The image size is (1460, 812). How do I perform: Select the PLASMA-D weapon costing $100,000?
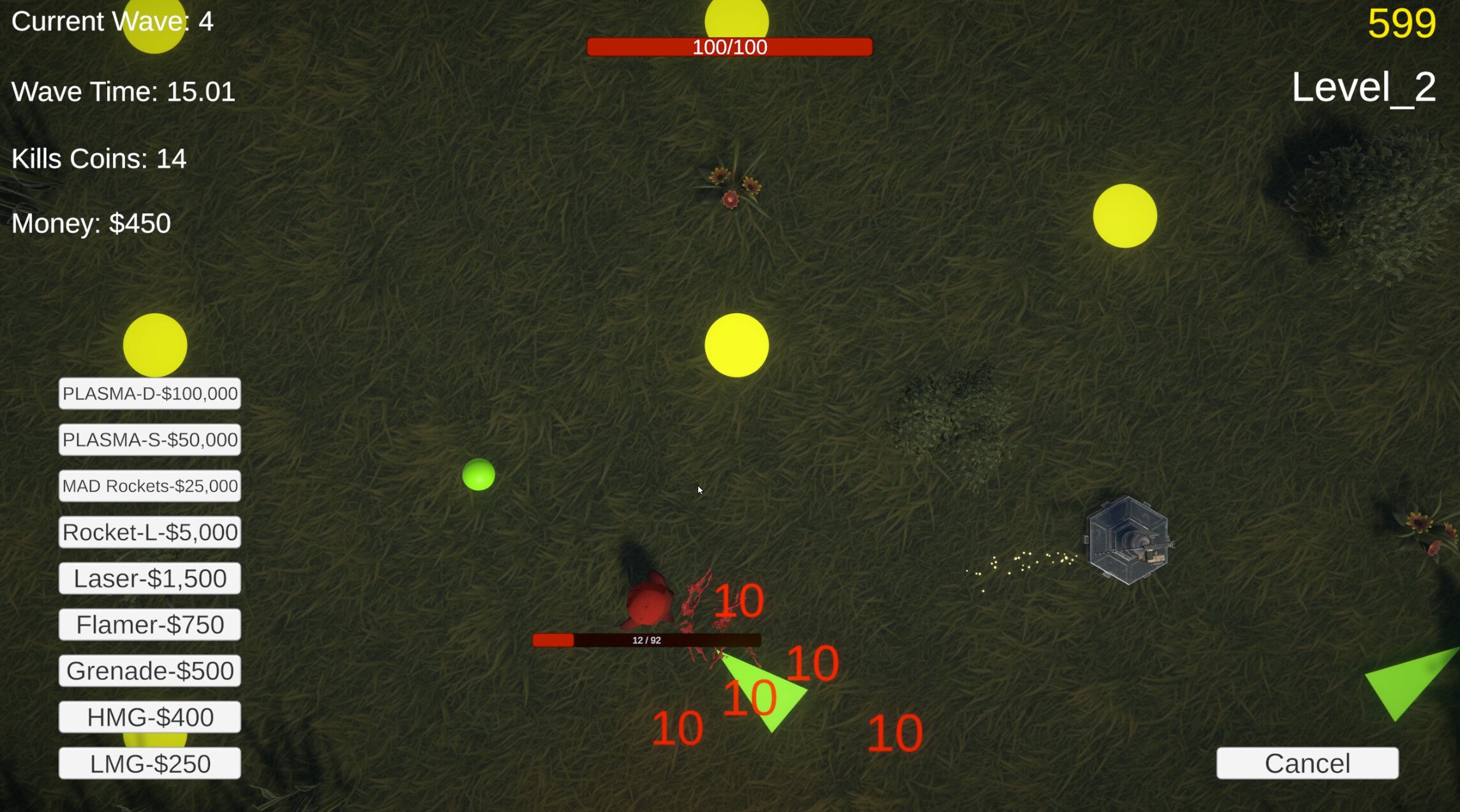point(149,394)
